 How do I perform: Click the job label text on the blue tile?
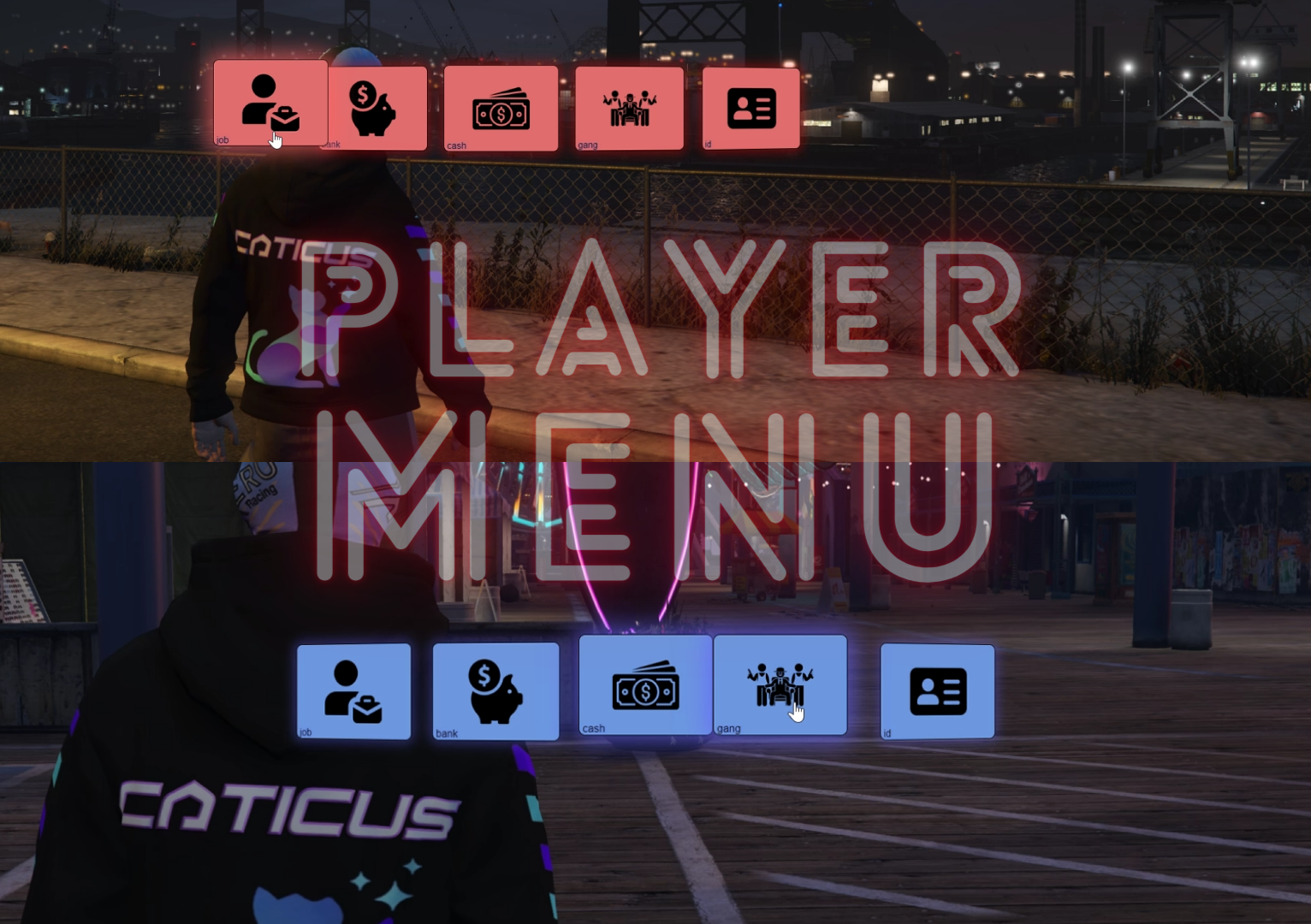point(306,731)
